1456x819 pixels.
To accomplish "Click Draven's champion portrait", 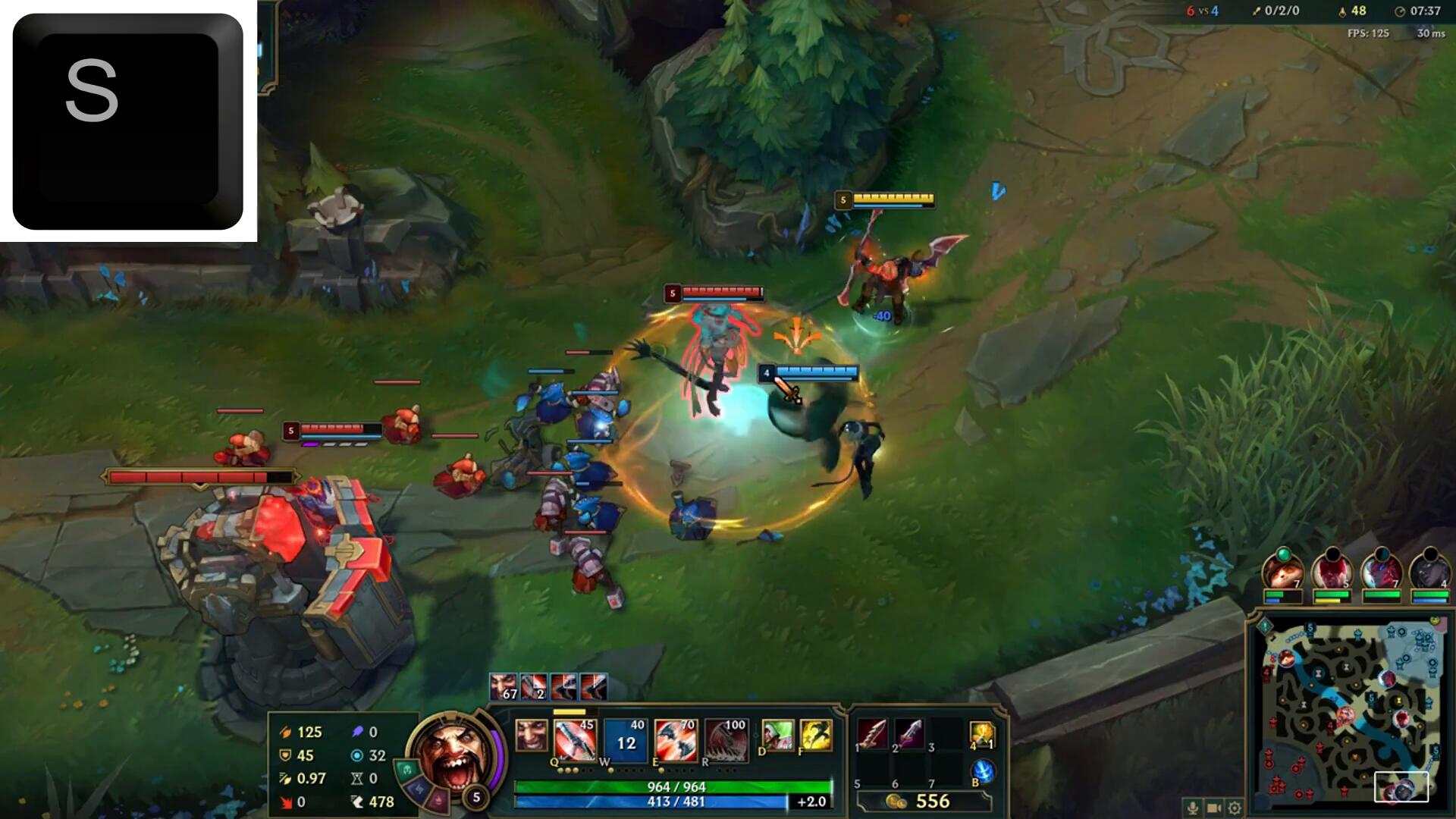I will coord(455,755).
